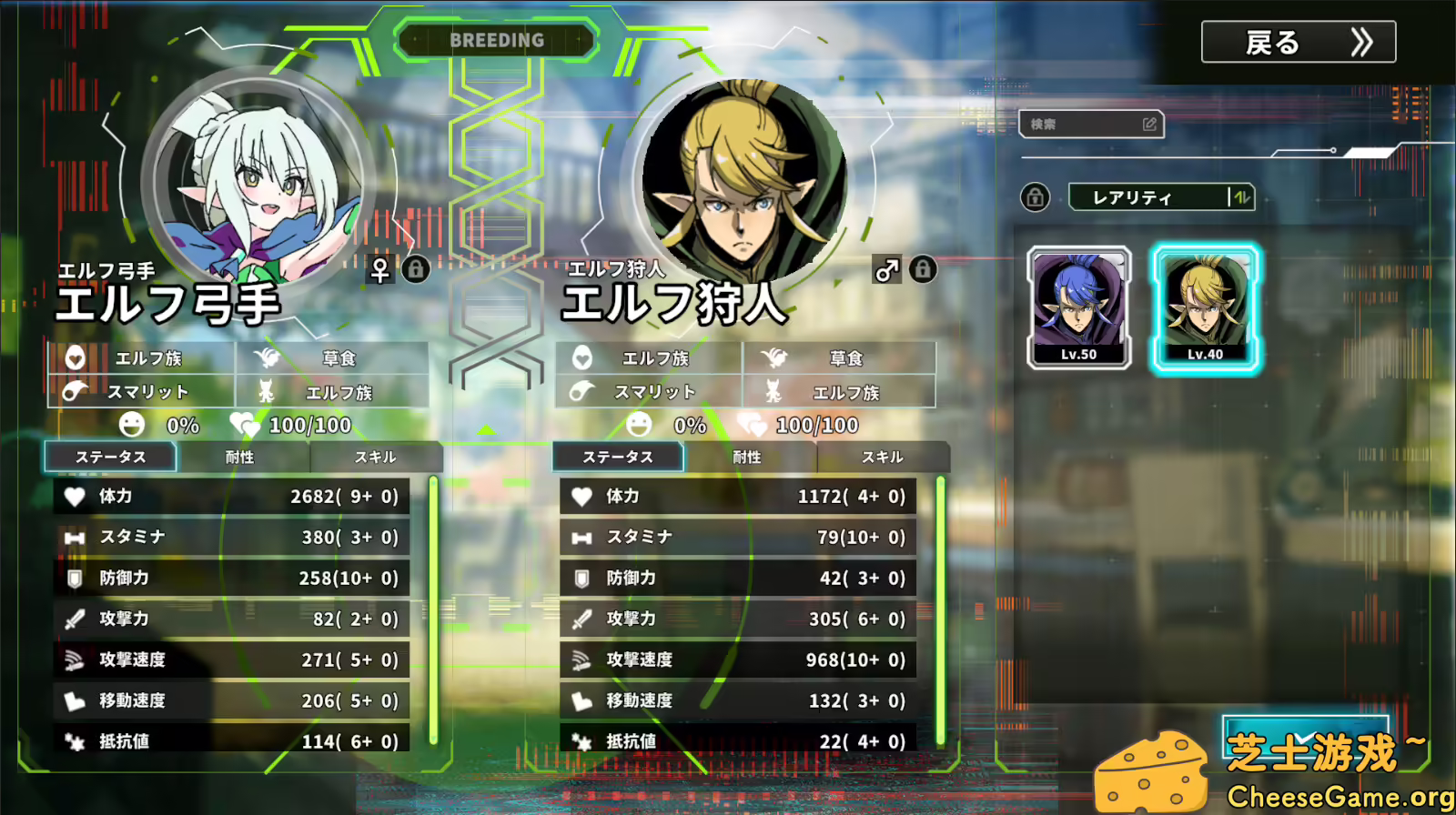Viewport: 1456px width, 815px height.
Task: Click the smiley mood icon showing 0%
Action: (x=131, y=425)
